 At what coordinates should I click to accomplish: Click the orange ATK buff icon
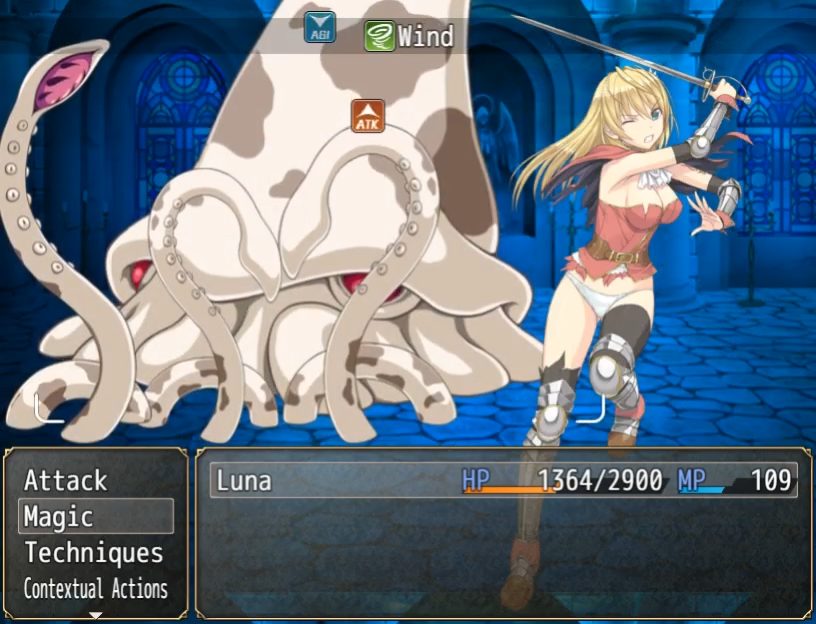[x=368, y=115]
